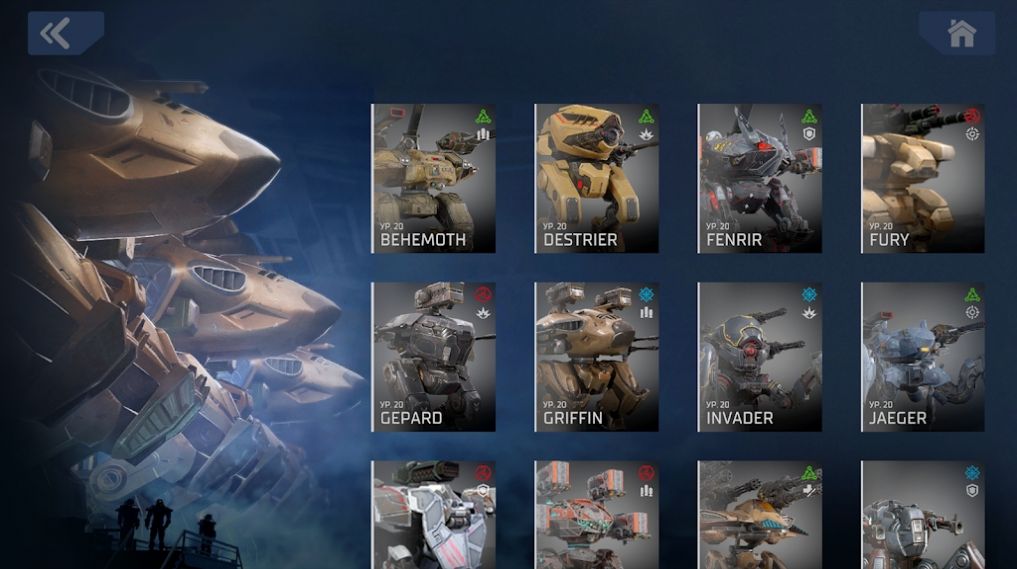Open the Jaeger robot card
The width and height of the screenshot is (1017, 569).
[922, 356]
